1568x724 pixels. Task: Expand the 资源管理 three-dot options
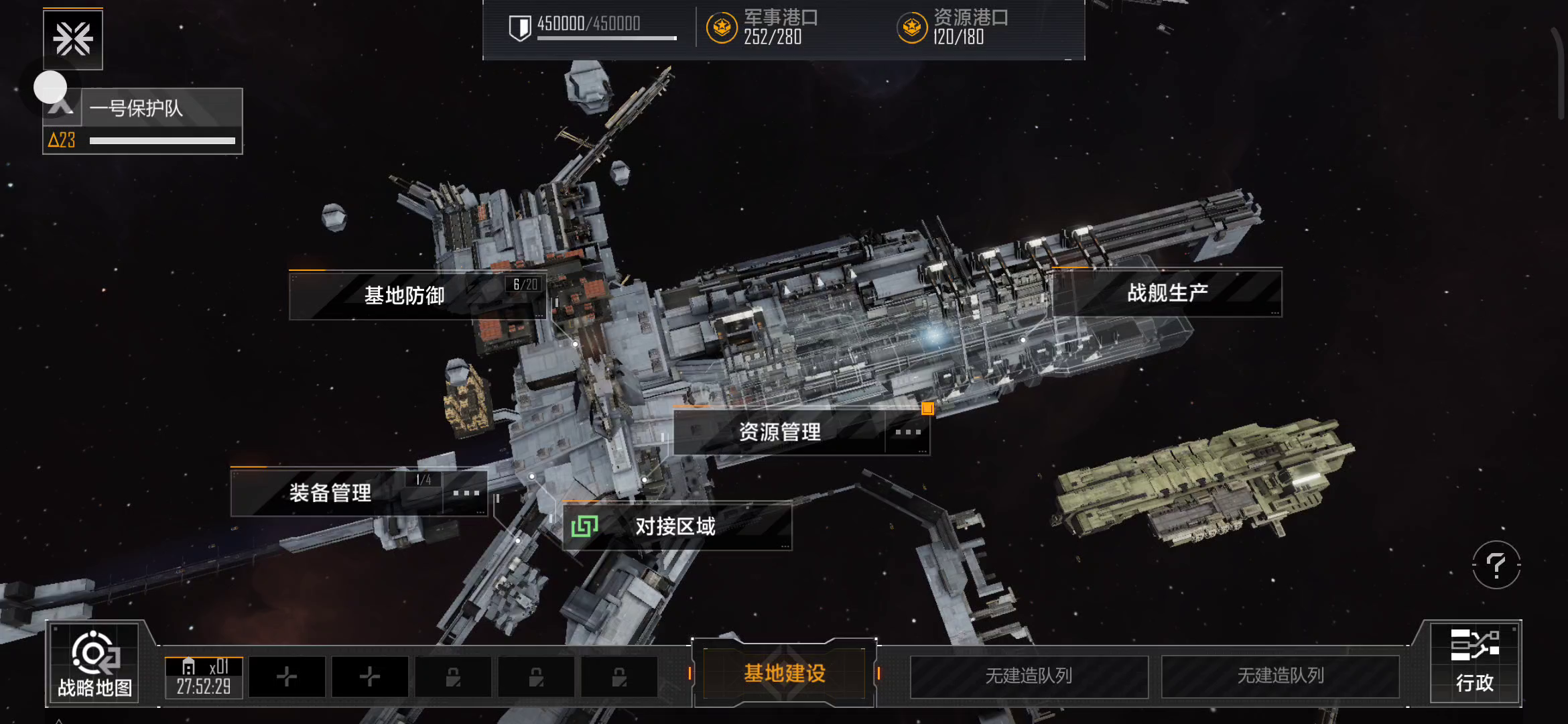tap(908, 432)
